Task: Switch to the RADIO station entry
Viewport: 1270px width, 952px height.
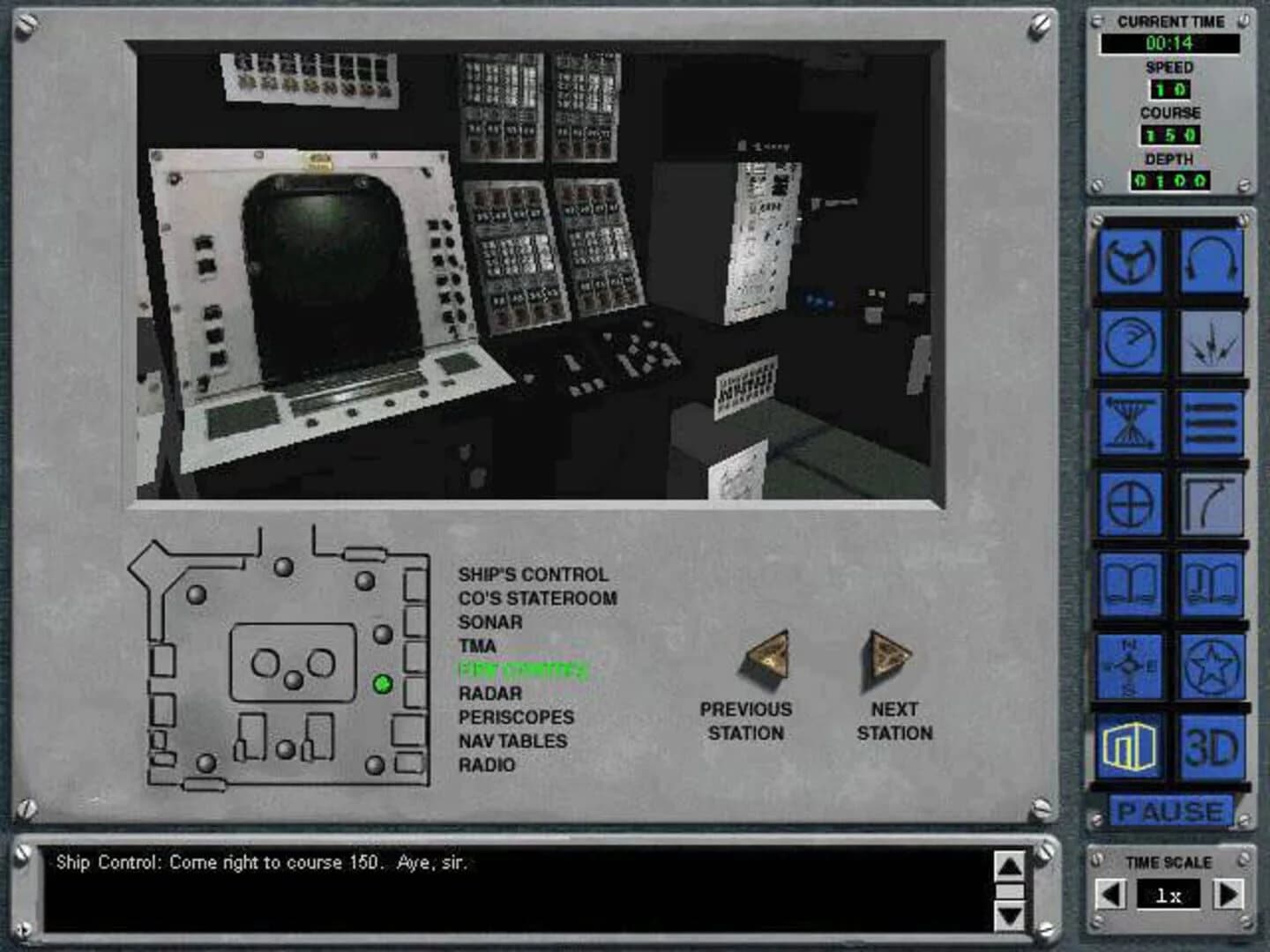Action: pos(486,765)
